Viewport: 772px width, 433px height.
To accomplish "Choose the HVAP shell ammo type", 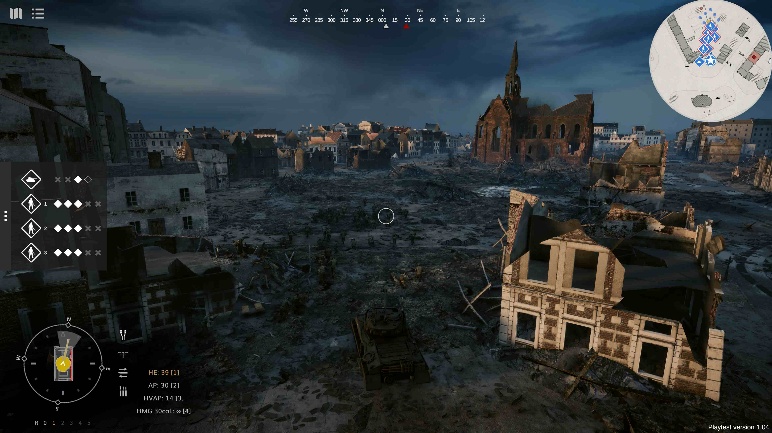I will pos(163,398).
